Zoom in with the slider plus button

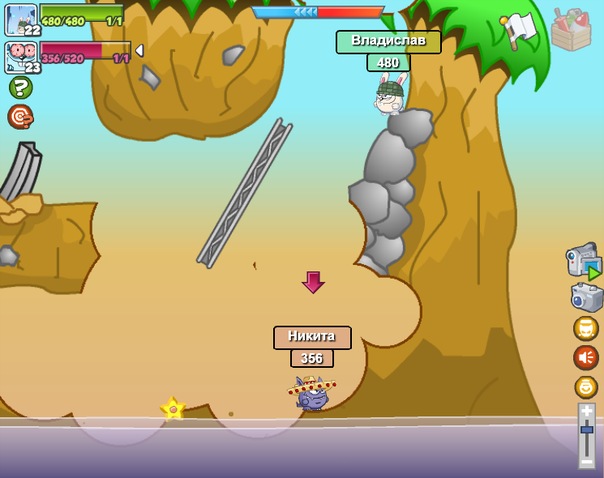coord(587,410)
